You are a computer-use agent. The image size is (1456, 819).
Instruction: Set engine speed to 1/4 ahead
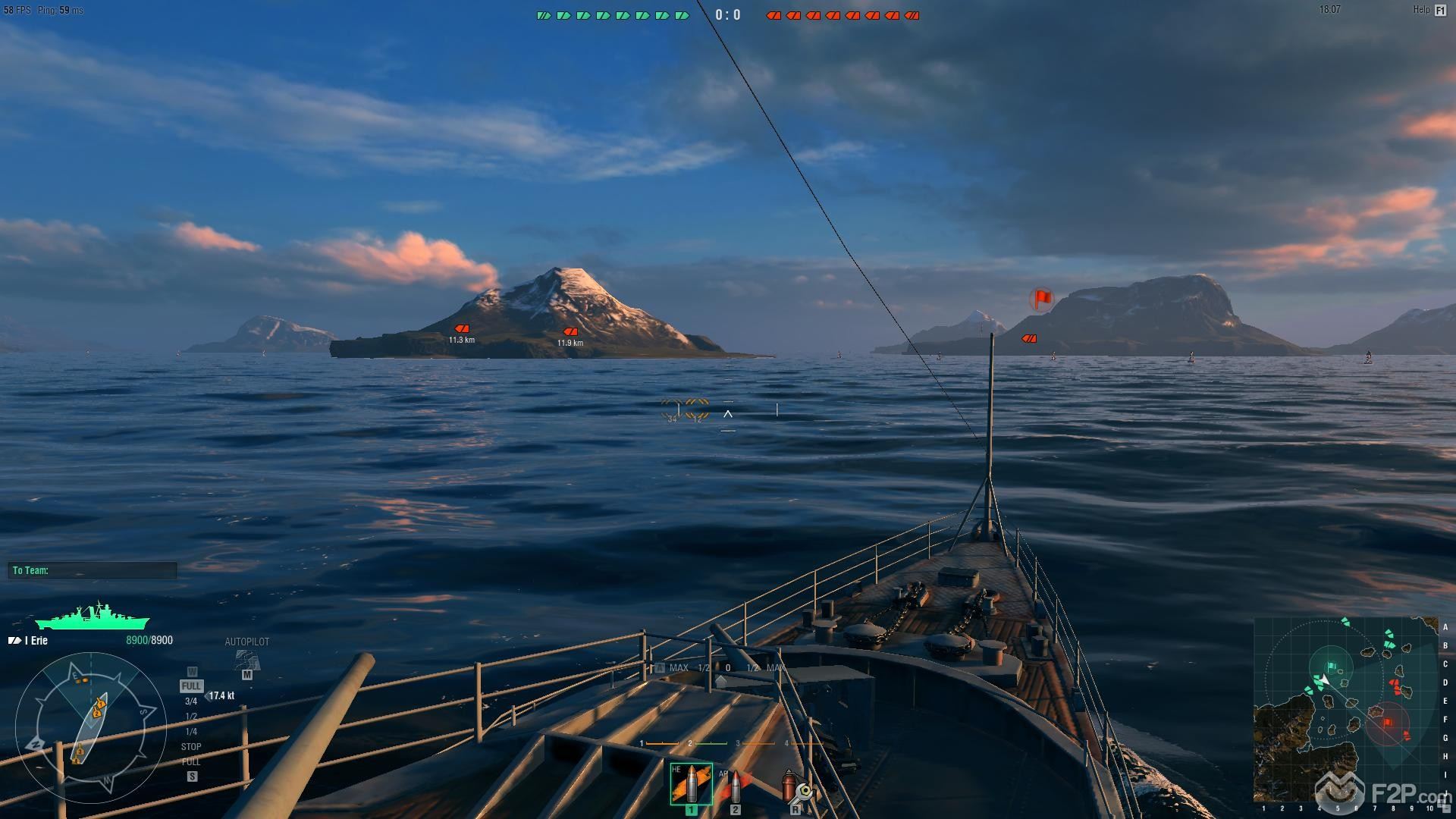(191, 732)
